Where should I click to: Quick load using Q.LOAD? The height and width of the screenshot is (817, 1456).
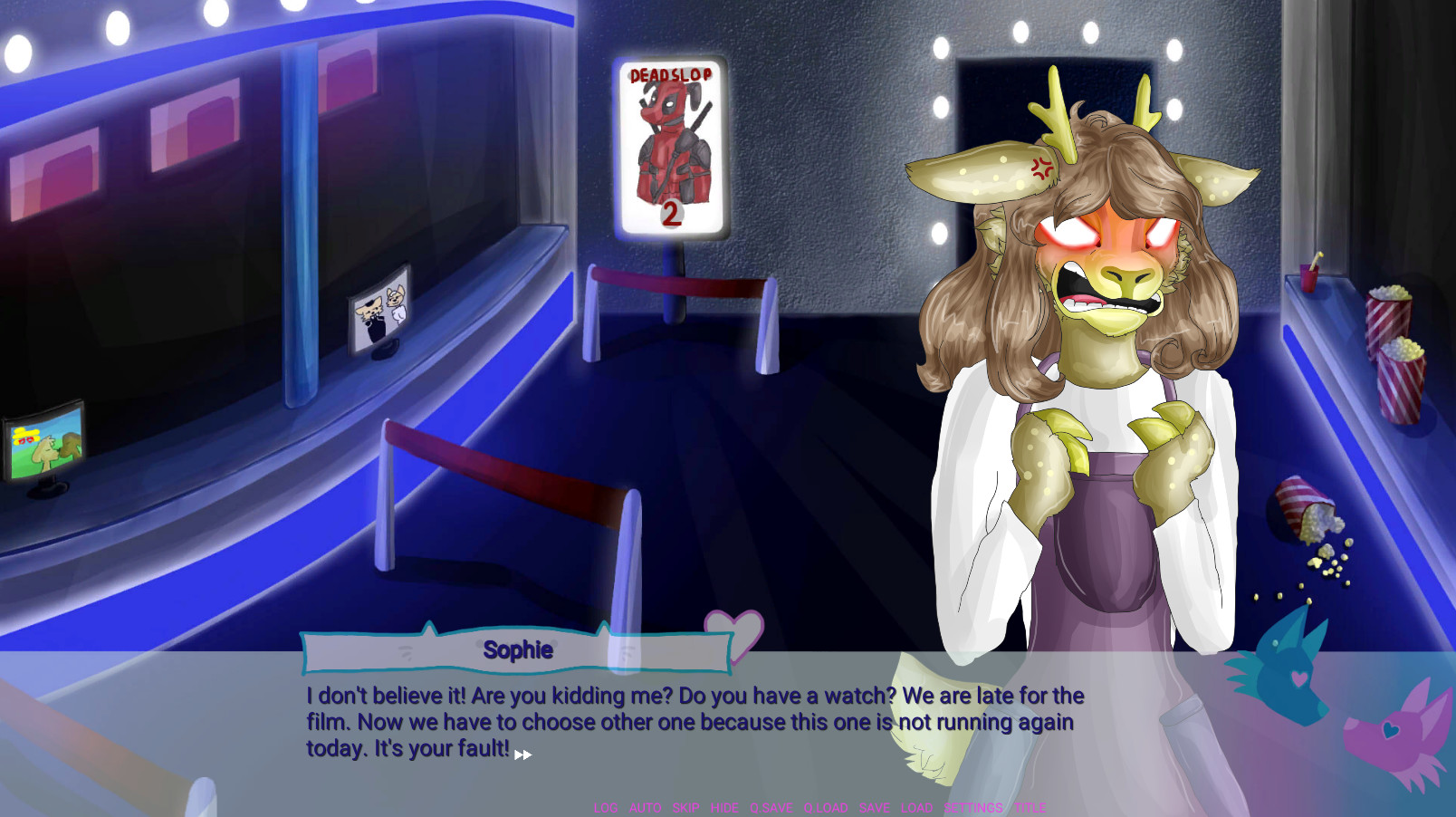(x=825, y=807)
